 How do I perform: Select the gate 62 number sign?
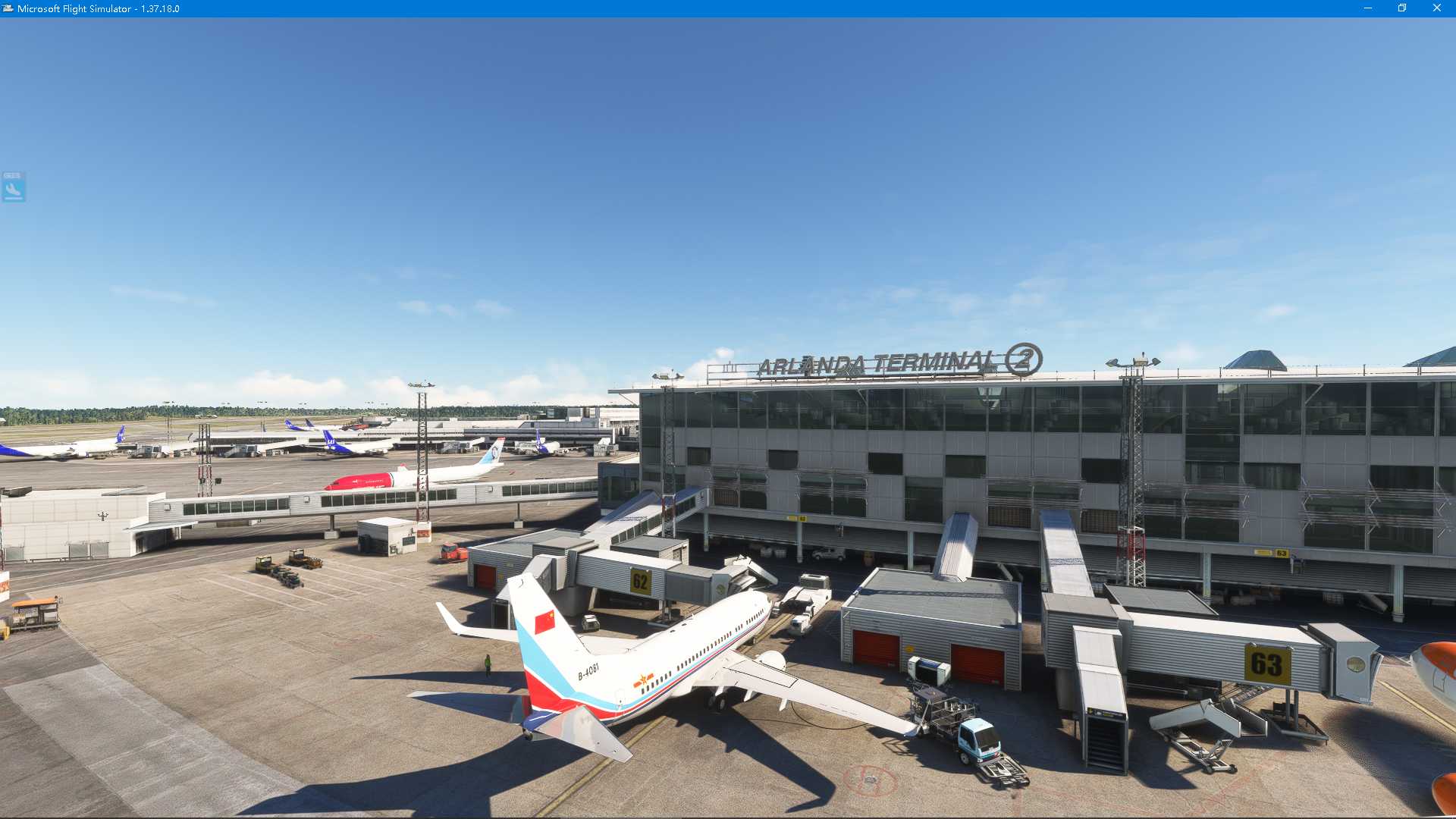[639, 580]
